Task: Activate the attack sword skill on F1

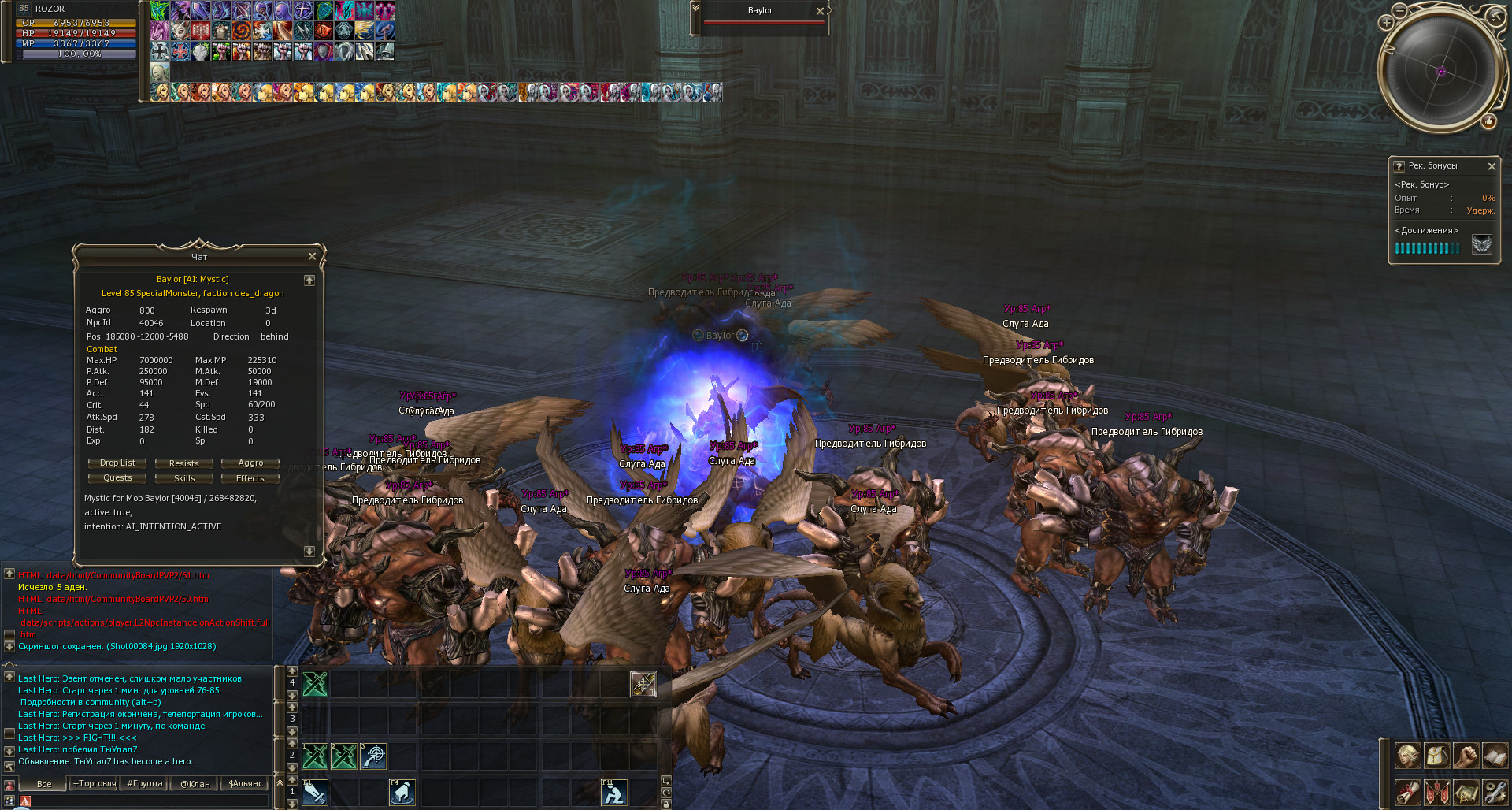Action: pyautogui.click(x=315, y=793)
